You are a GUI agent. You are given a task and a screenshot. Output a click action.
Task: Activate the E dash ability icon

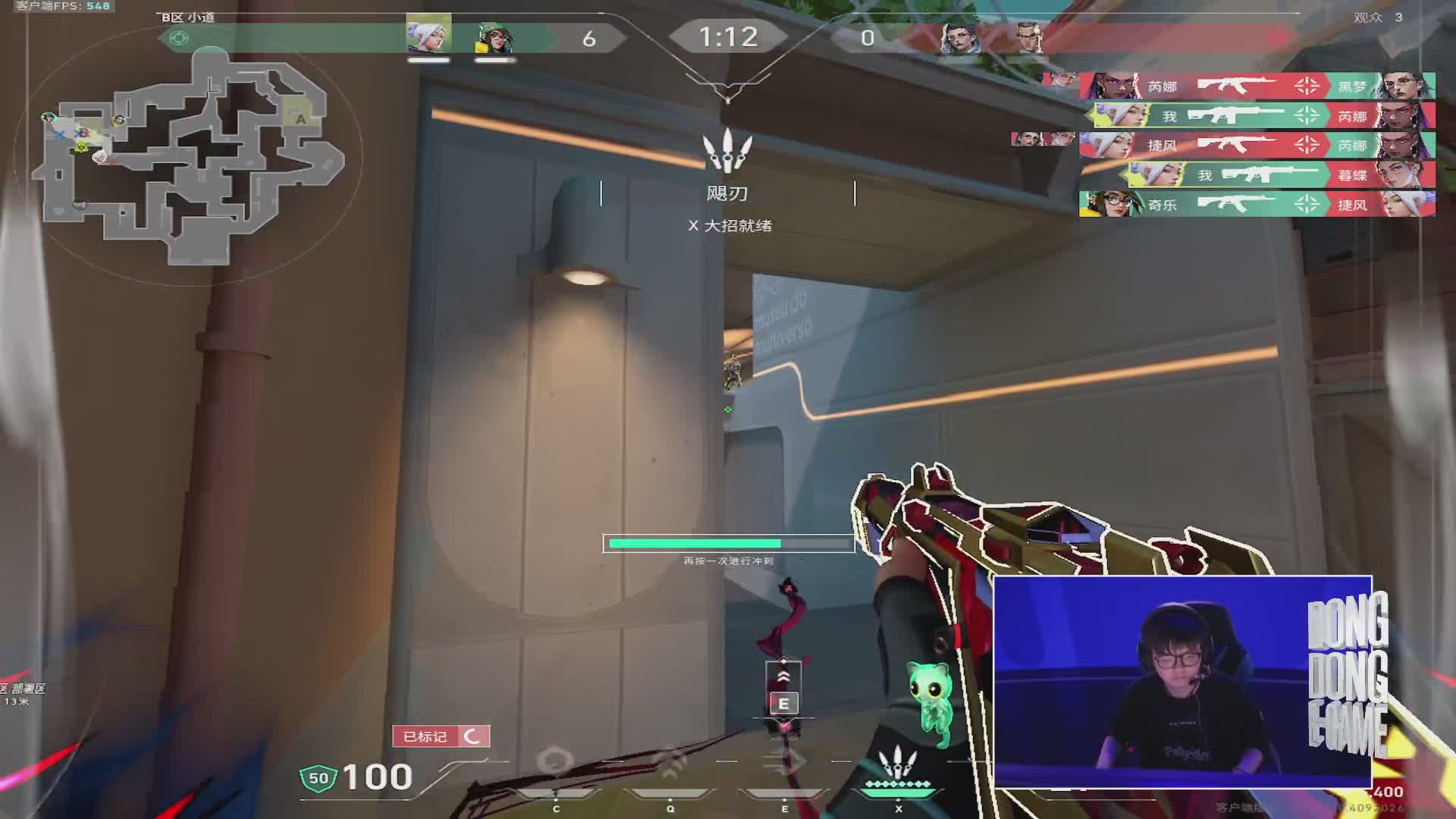point(785,762)
